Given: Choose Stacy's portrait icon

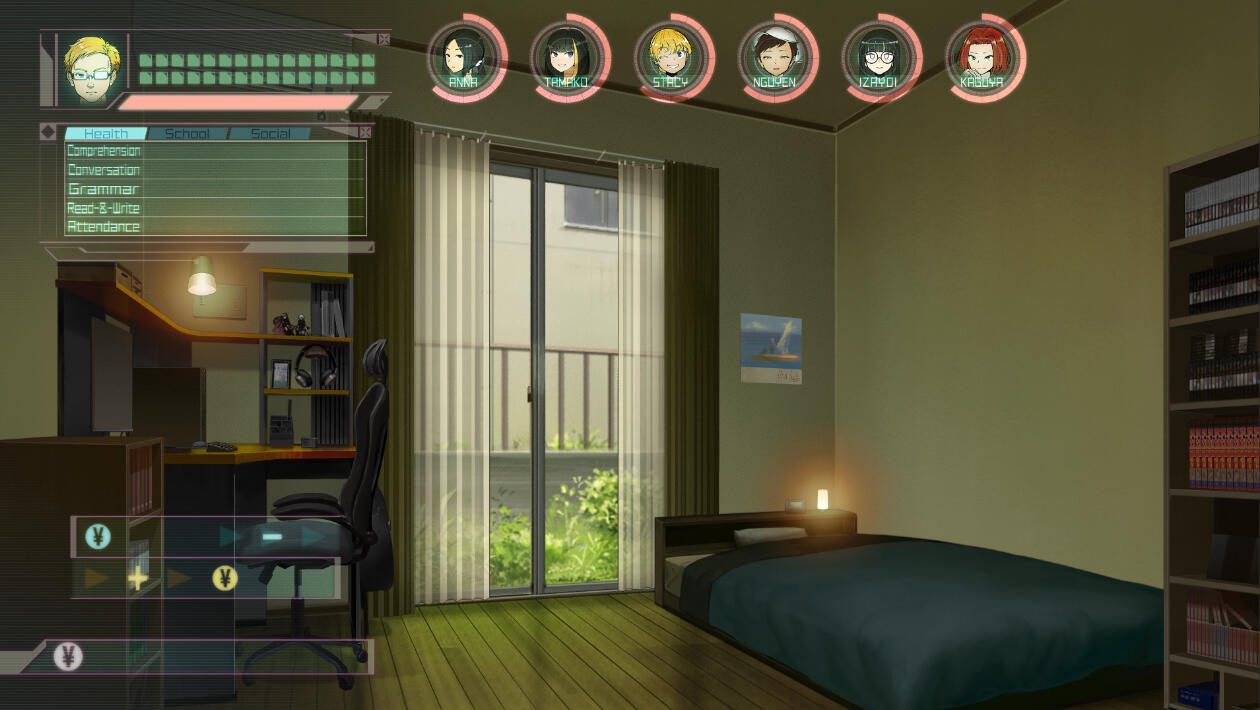Looking at the screenshot, I should tap(670, 57).
